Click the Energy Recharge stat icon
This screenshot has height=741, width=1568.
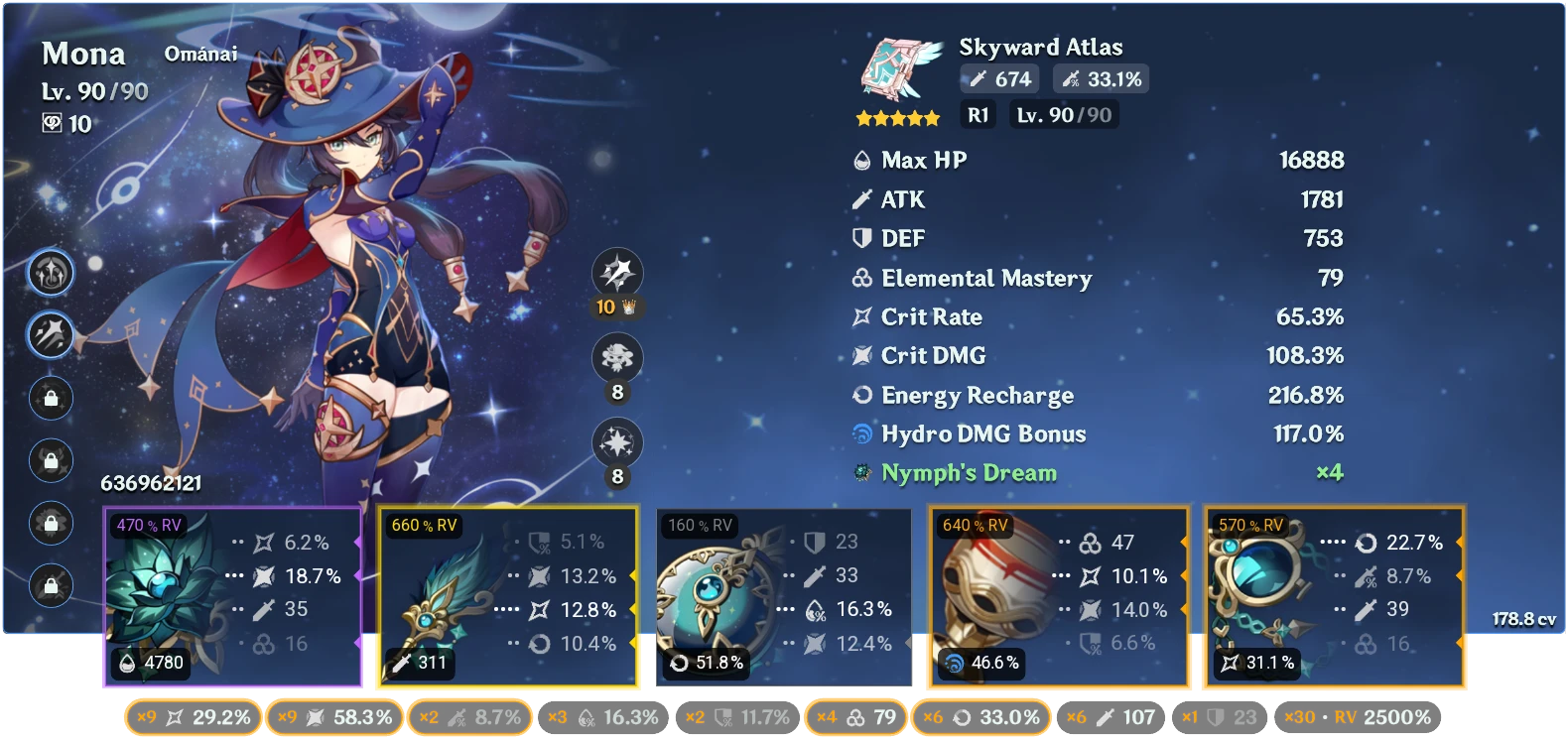[859, 395]
